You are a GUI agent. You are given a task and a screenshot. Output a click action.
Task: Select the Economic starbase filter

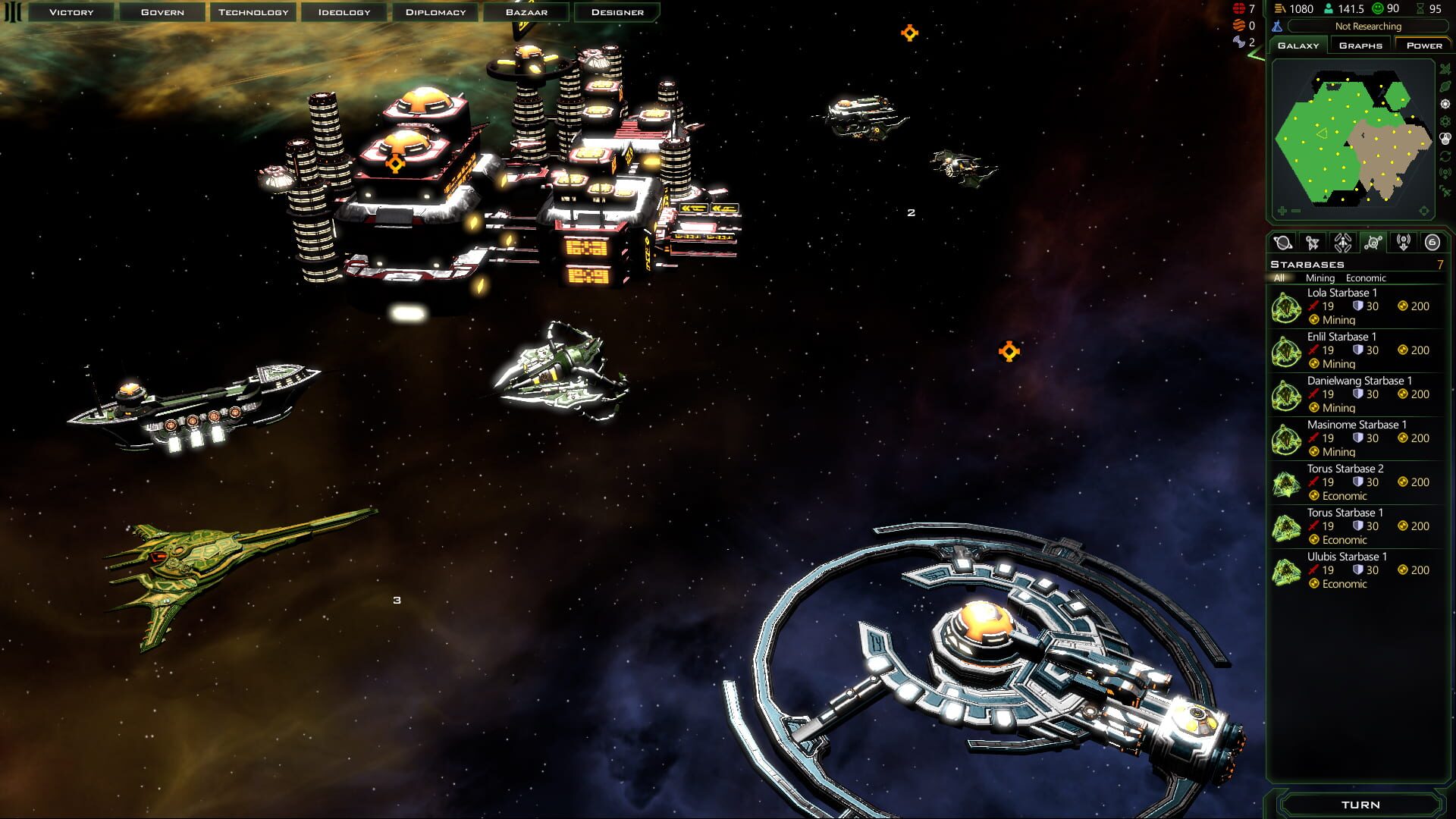[1366, 278]
